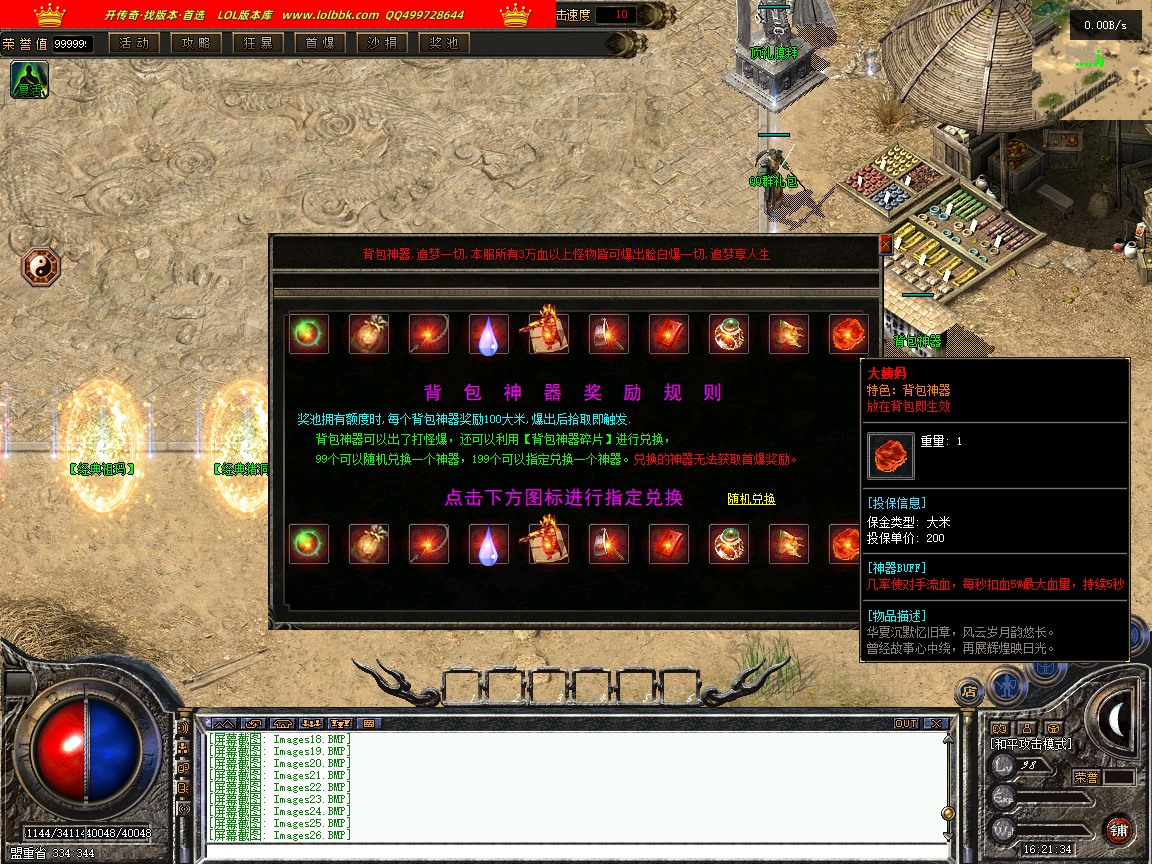Open the 活动 events menu
The image size is (1152, 864).
pos(134,43)
